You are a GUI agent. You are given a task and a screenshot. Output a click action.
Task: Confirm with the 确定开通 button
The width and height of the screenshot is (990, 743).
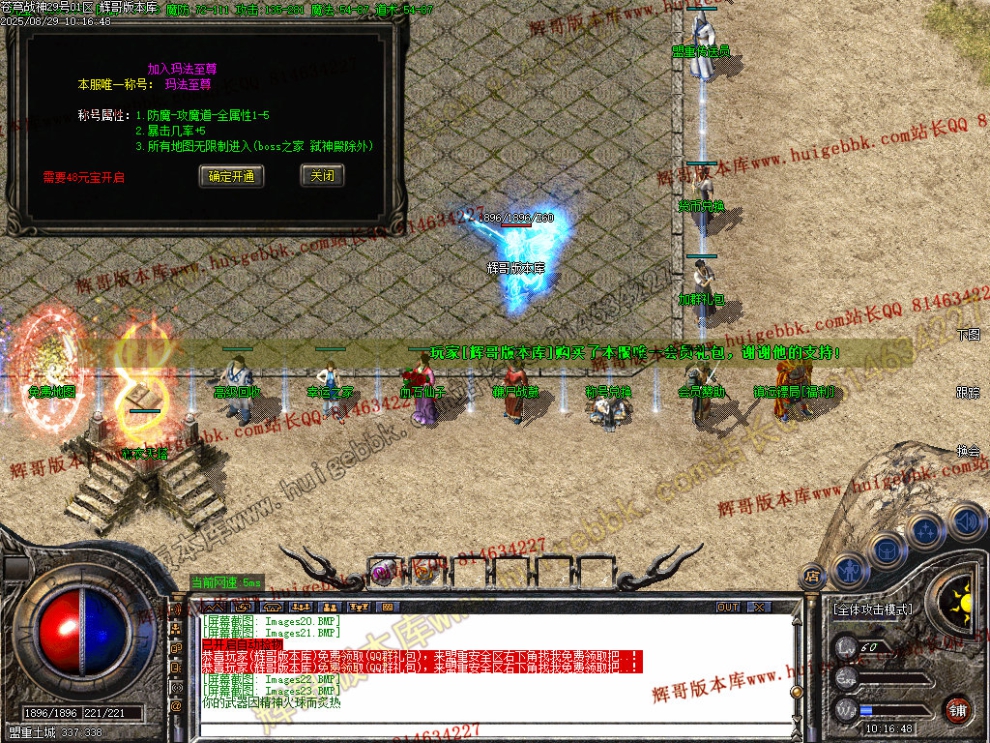[232, 176]
